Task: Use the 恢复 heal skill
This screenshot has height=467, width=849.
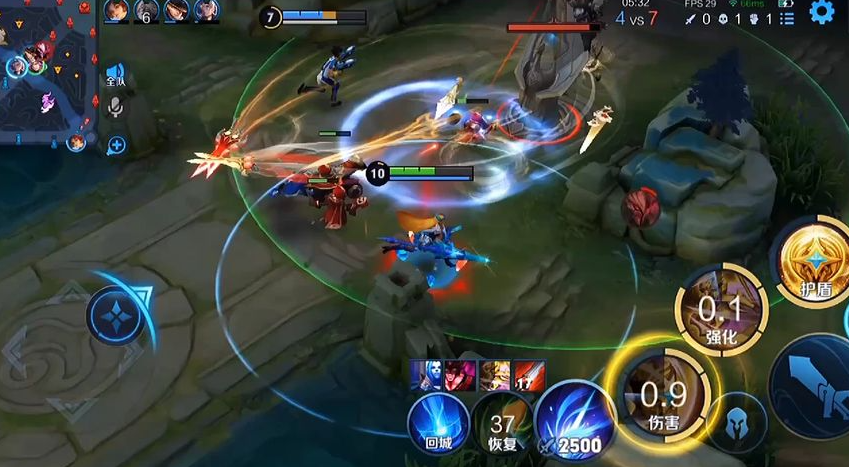Action: click(502, 426)
